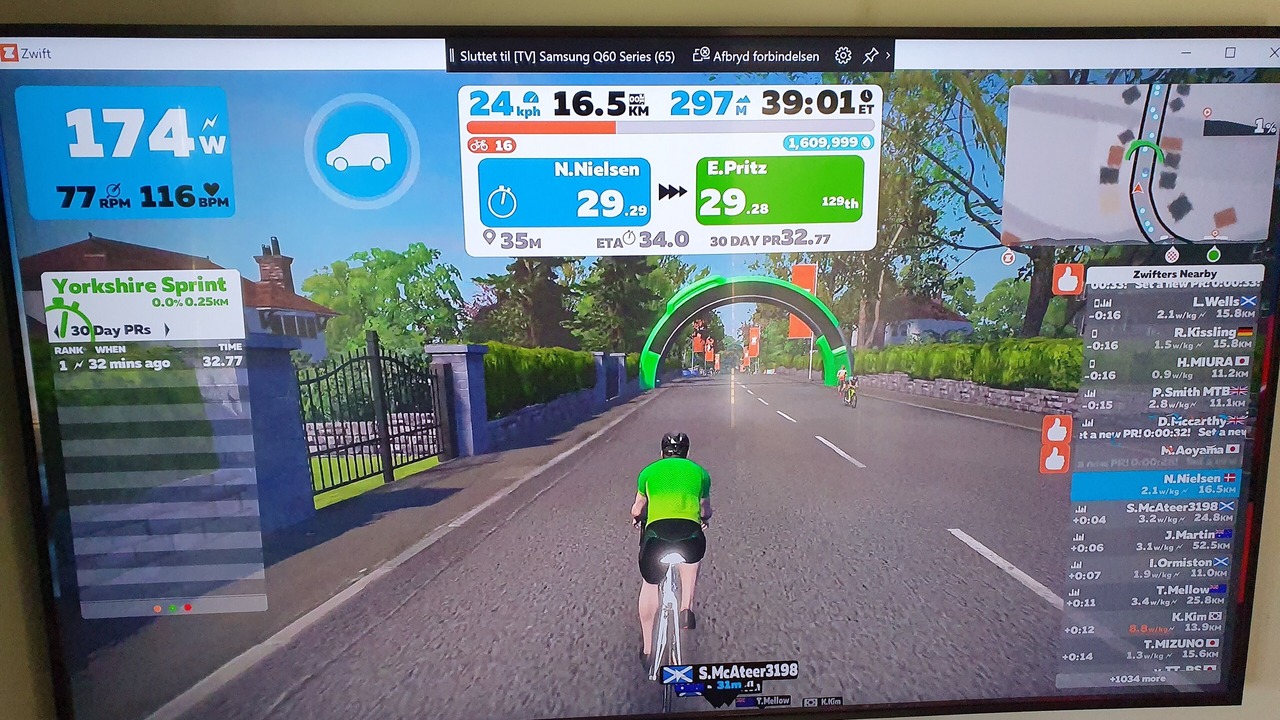1280x720 pixels.
Task: Click the Ride On thumbs-up beside Zwifters Nearby header
Action: pyautogui.click(x=1068, y=279)
